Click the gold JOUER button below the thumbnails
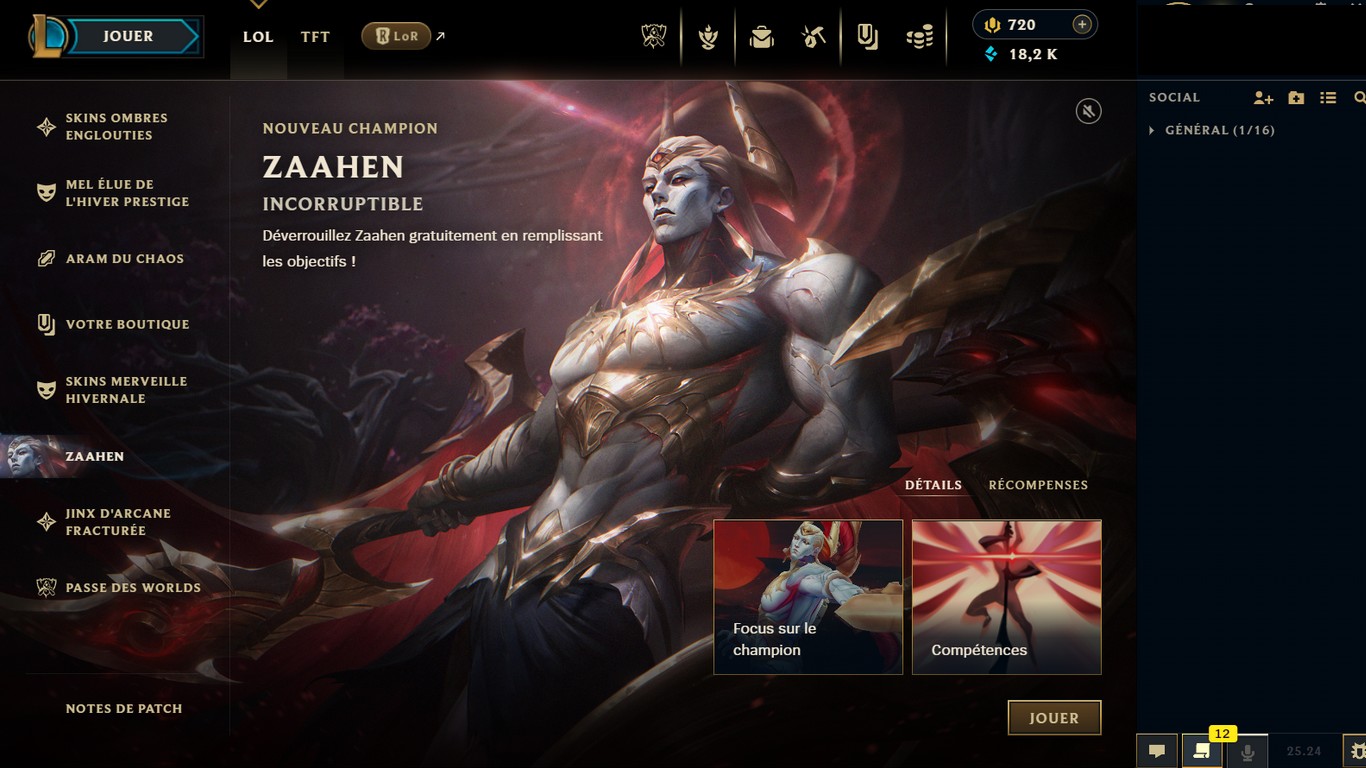Image resolution: width=1366 pixels, height=768 pixels. (1054, 718)
